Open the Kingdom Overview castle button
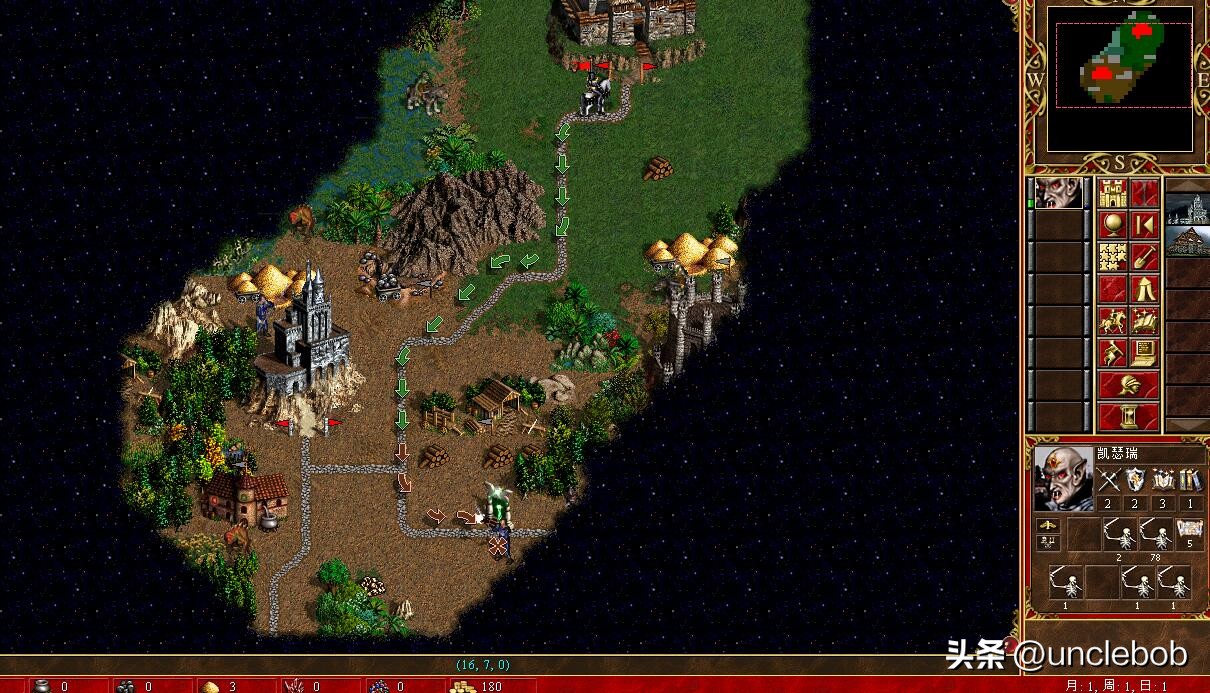Image resolution: width=1210 pixels, height=693 pixels. click(x=1113, y=193)
